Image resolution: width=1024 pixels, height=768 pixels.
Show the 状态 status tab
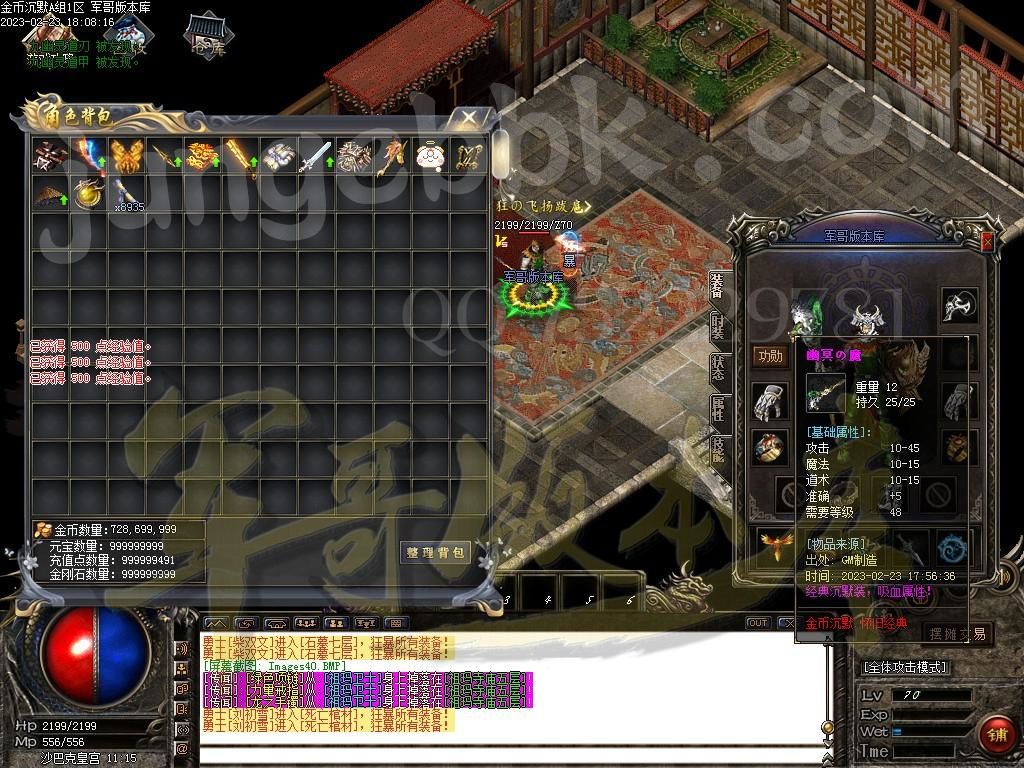(718, 367)
